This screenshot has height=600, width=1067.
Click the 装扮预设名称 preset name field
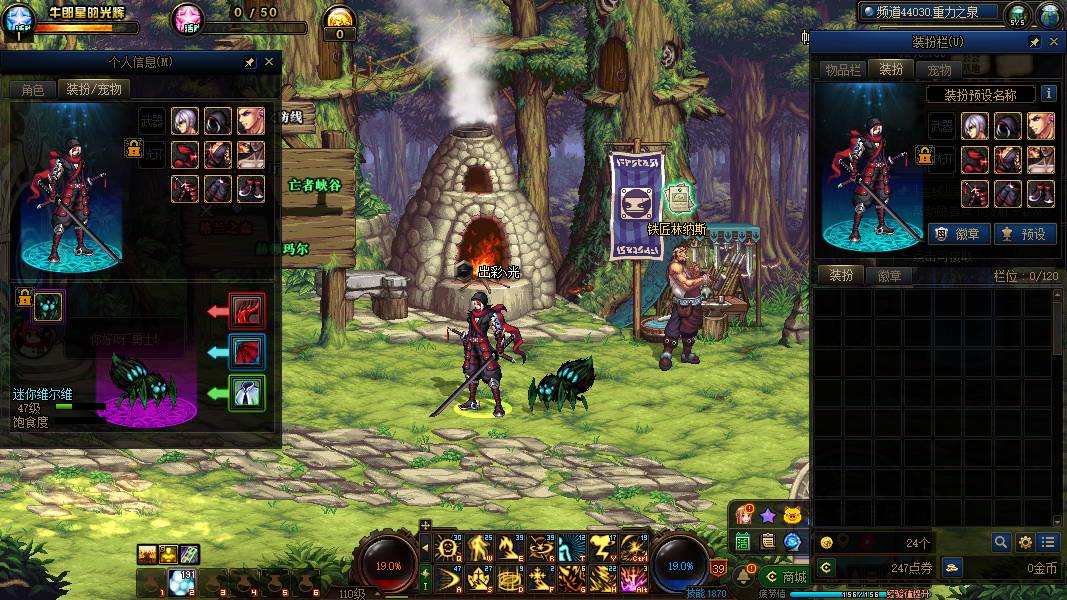pyautogui.click(x=980, y=95)
